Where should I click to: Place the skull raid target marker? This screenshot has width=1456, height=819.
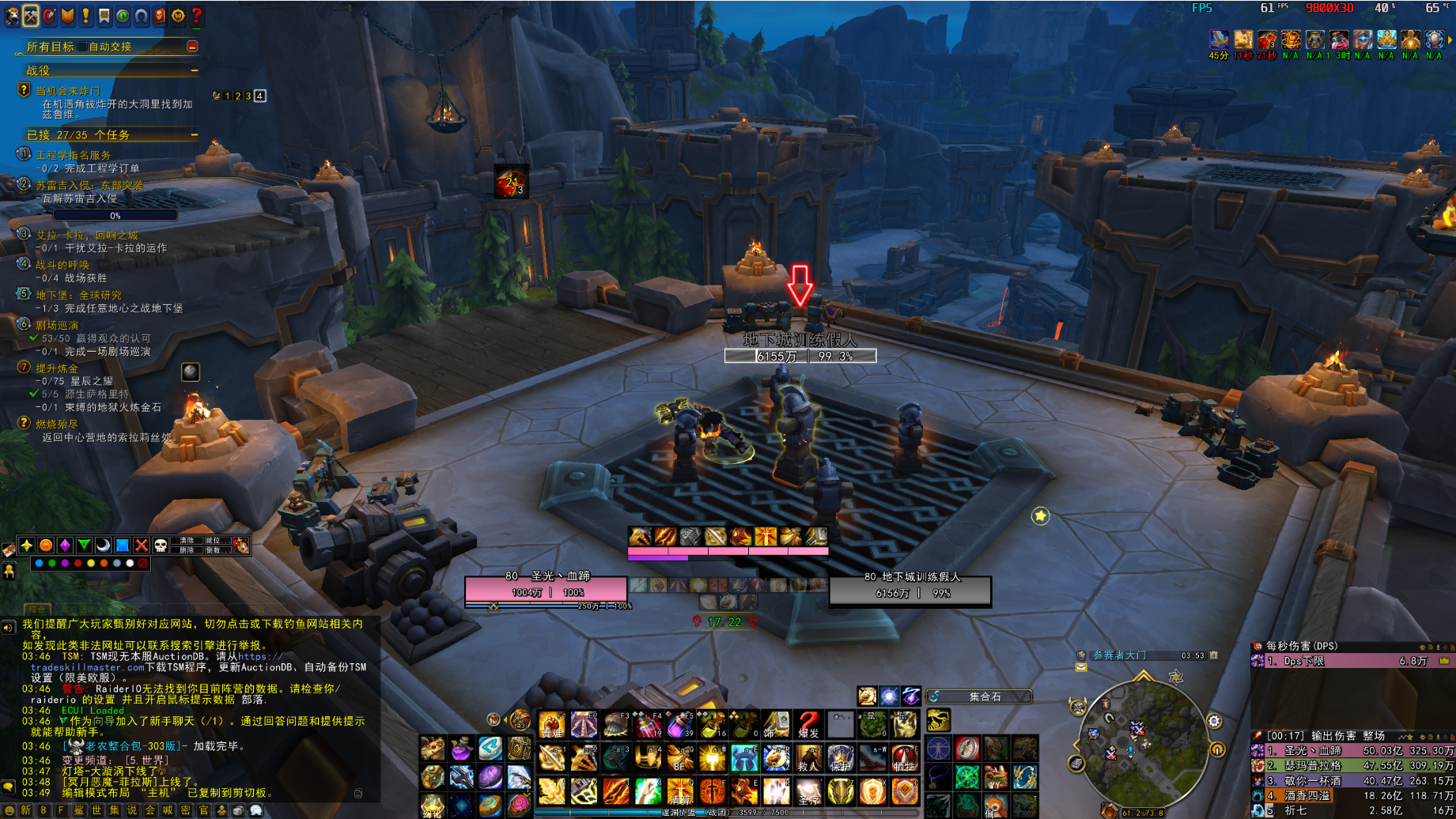(x=161, y=545)
